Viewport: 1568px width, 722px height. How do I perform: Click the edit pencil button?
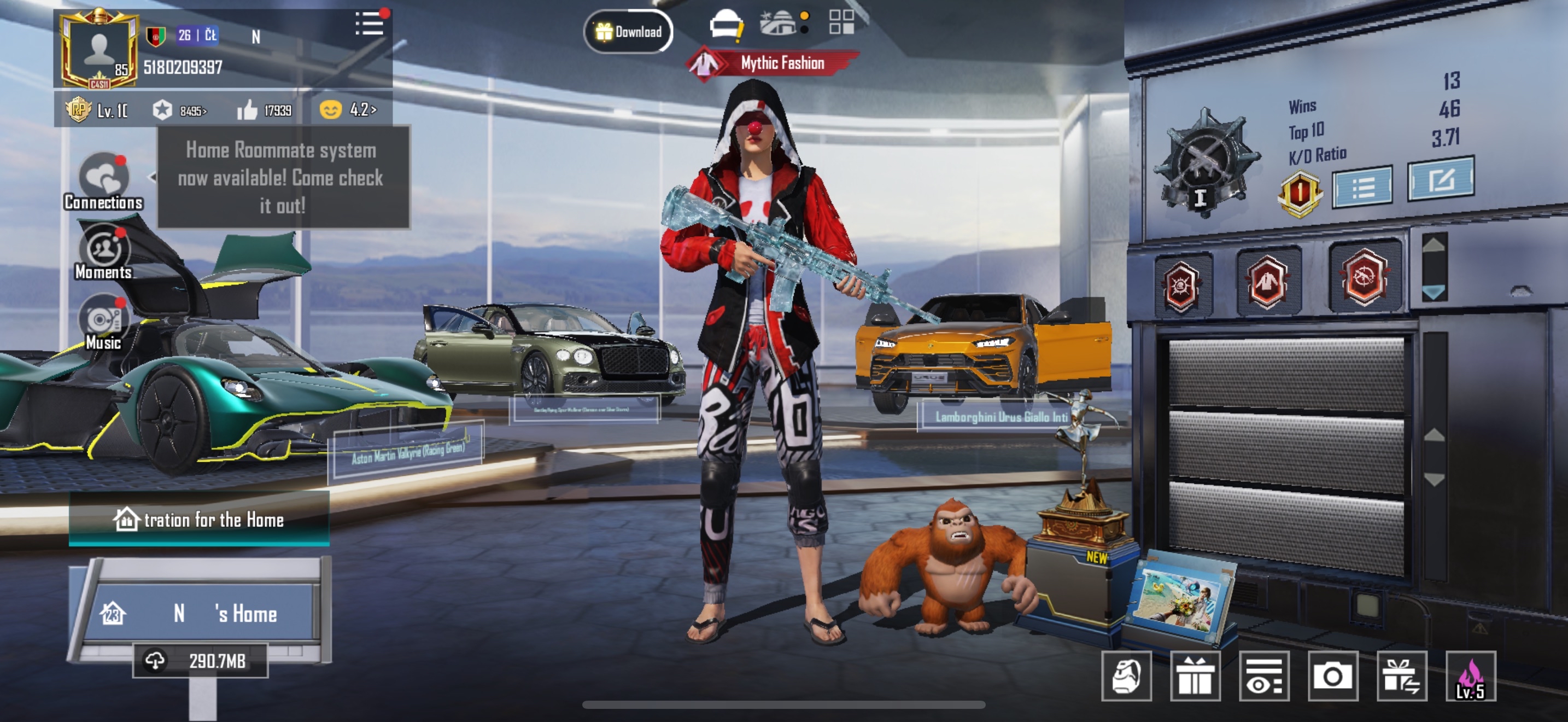(x=1440, y=179)
